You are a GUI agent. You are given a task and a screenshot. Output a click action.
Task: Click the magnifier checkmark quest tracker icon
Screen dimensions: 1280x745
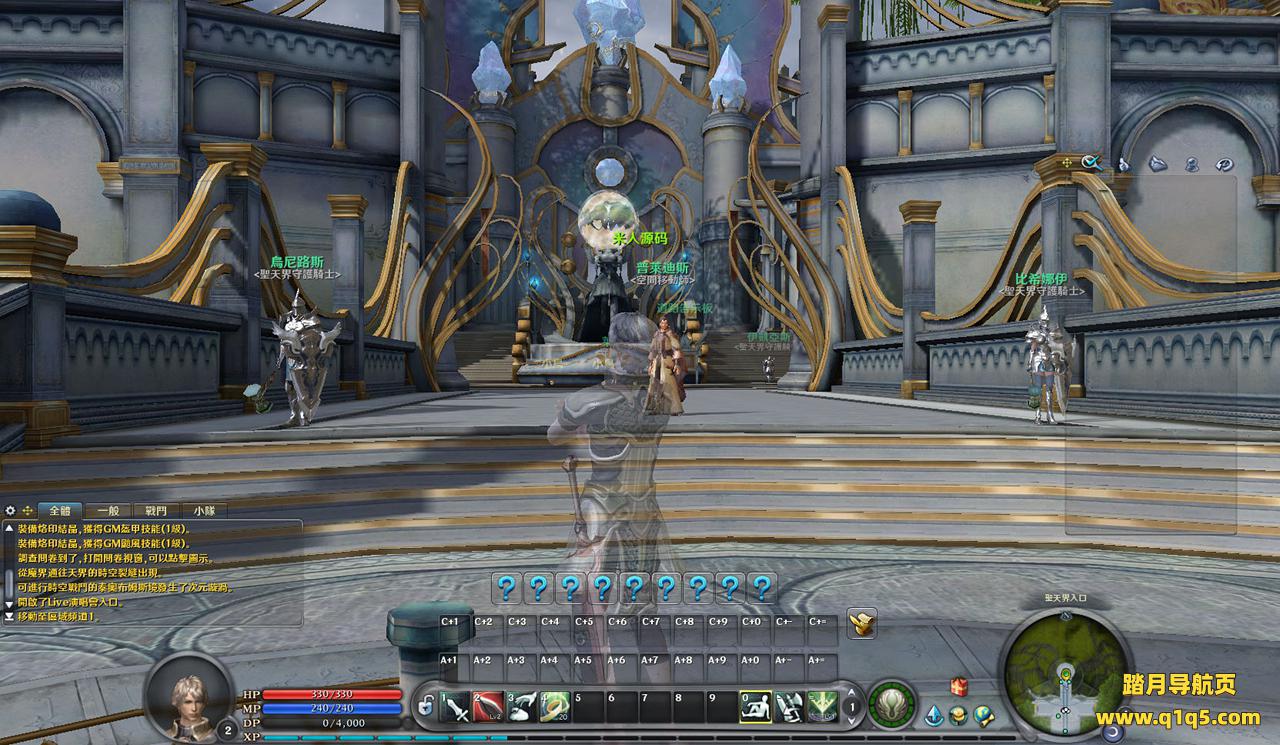tap(1090, 162)
